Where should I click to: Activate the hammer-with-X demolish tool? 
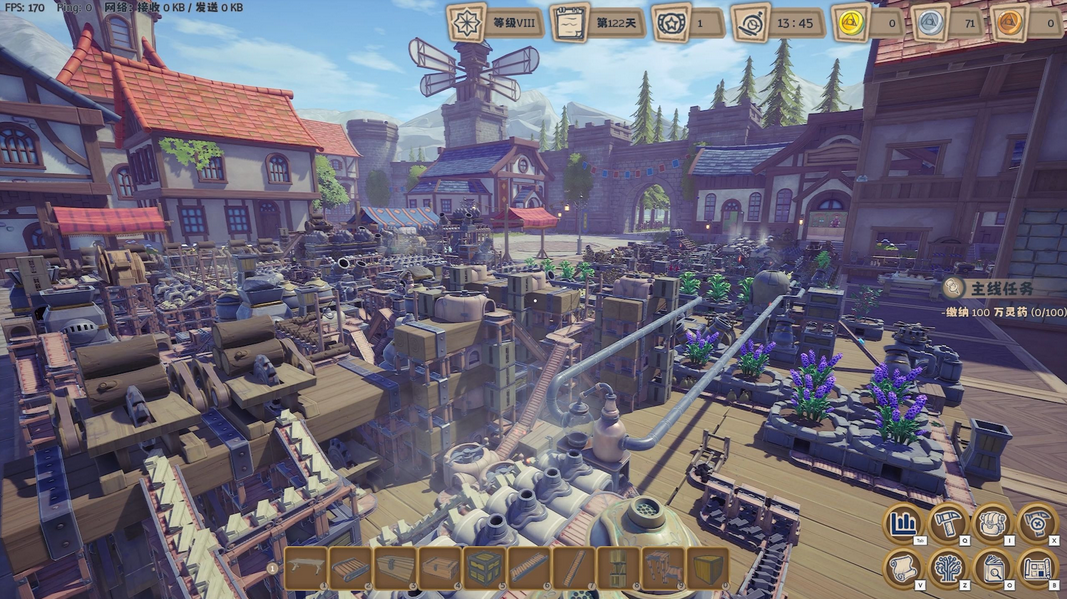1038,523
